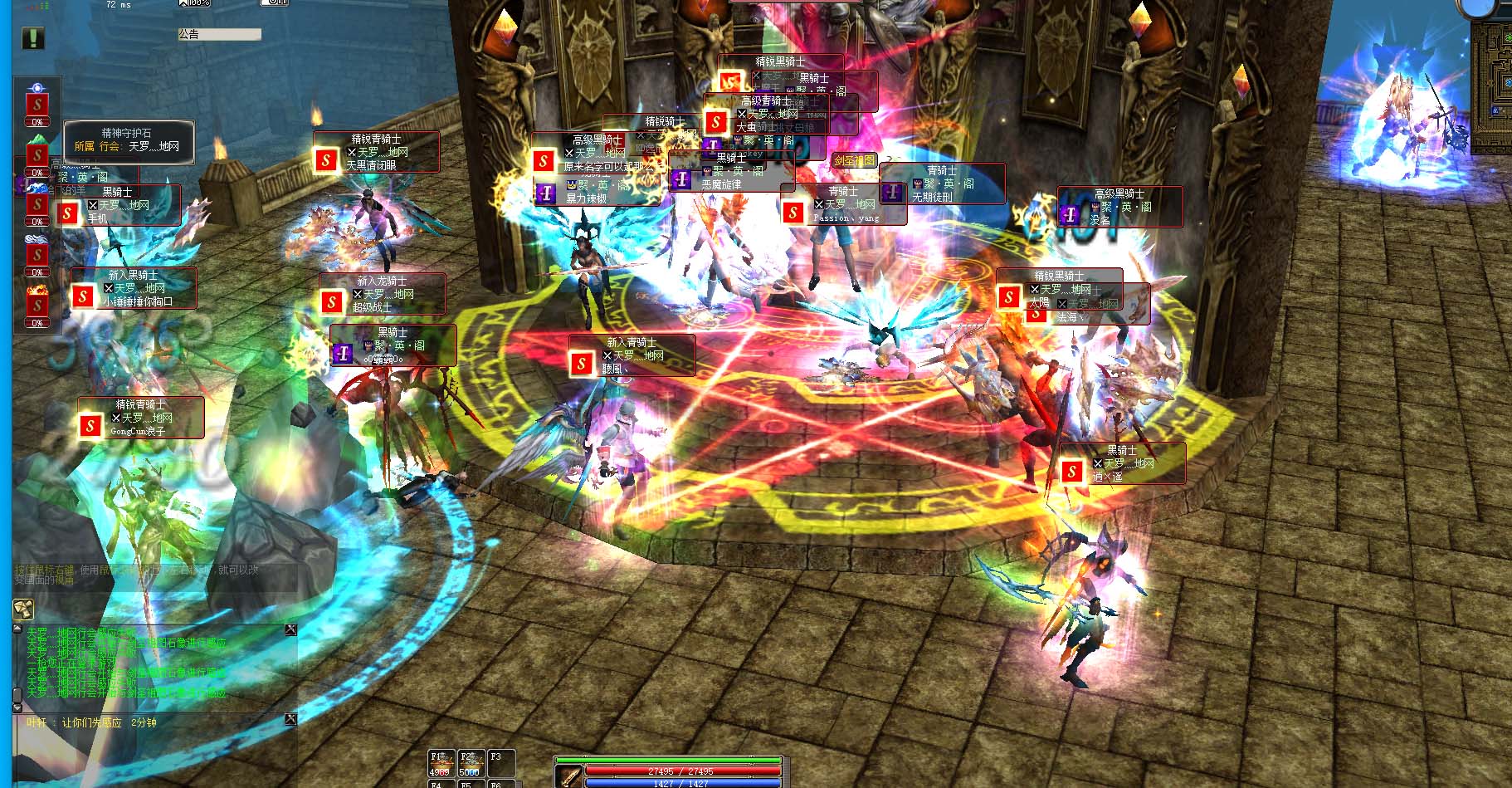Use the F2 potion hotbar slot
The width and height of the screenshot is (1512, 788).
point(470,763)
